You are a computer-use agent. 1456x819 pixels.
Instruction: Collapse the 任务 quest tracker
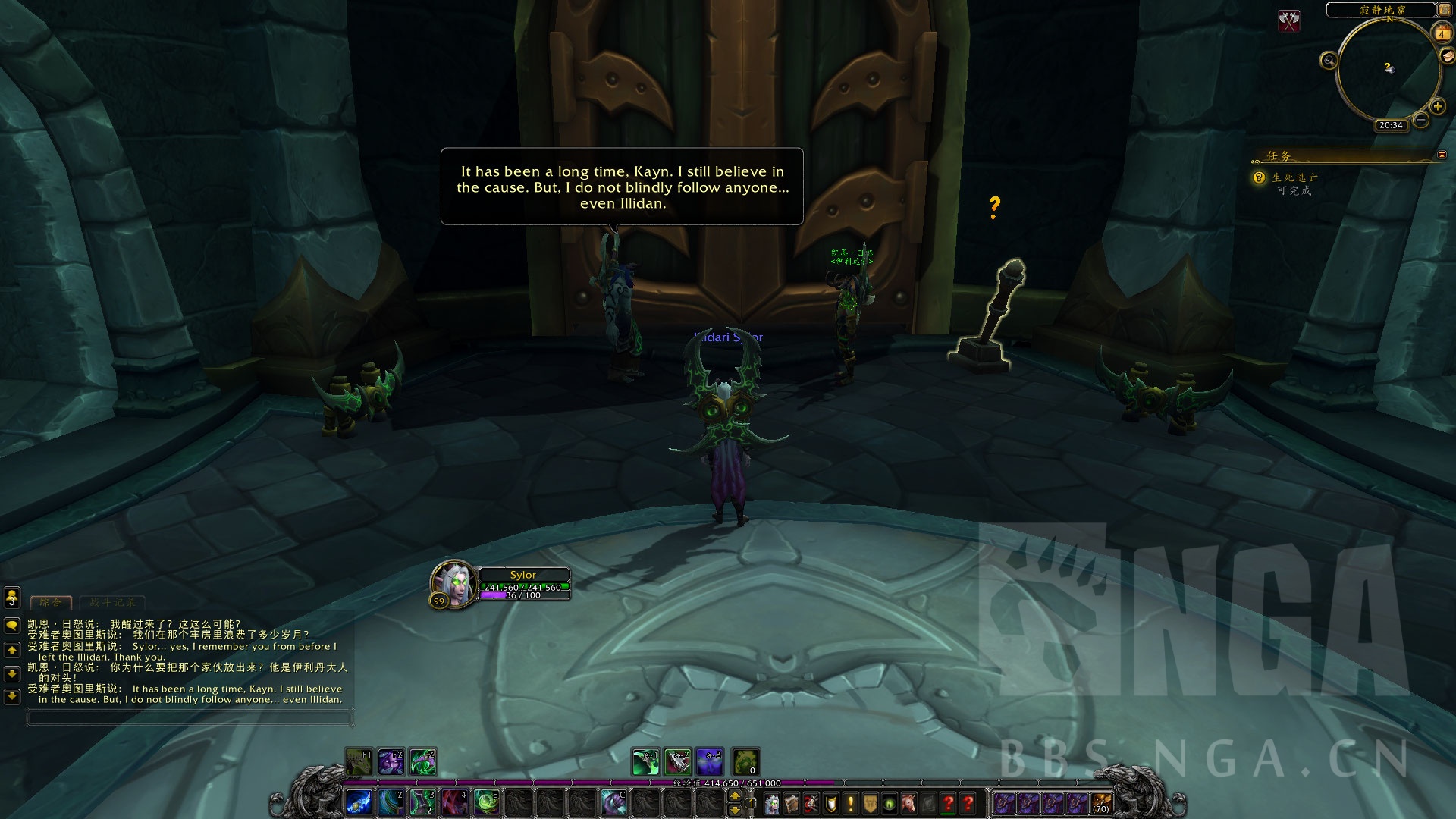pos(1442,155)
